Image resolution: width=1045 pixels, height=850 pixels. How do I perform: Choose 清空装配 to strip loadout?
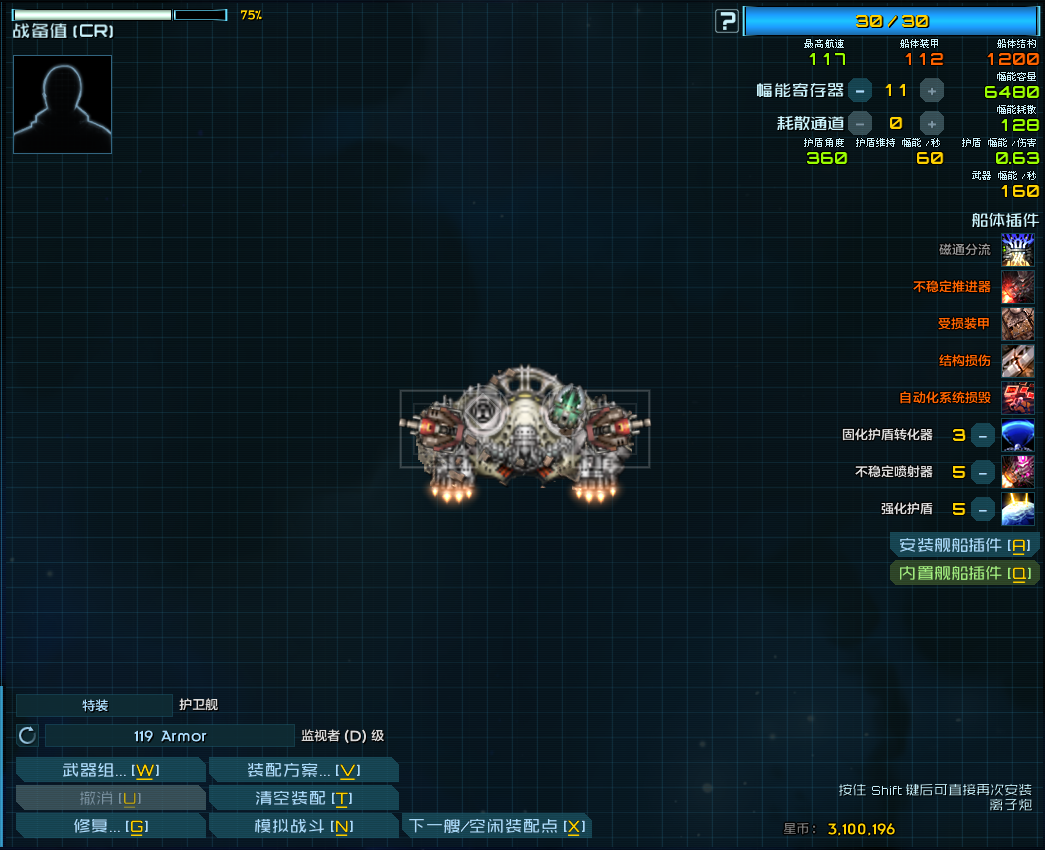coord(303,798)
